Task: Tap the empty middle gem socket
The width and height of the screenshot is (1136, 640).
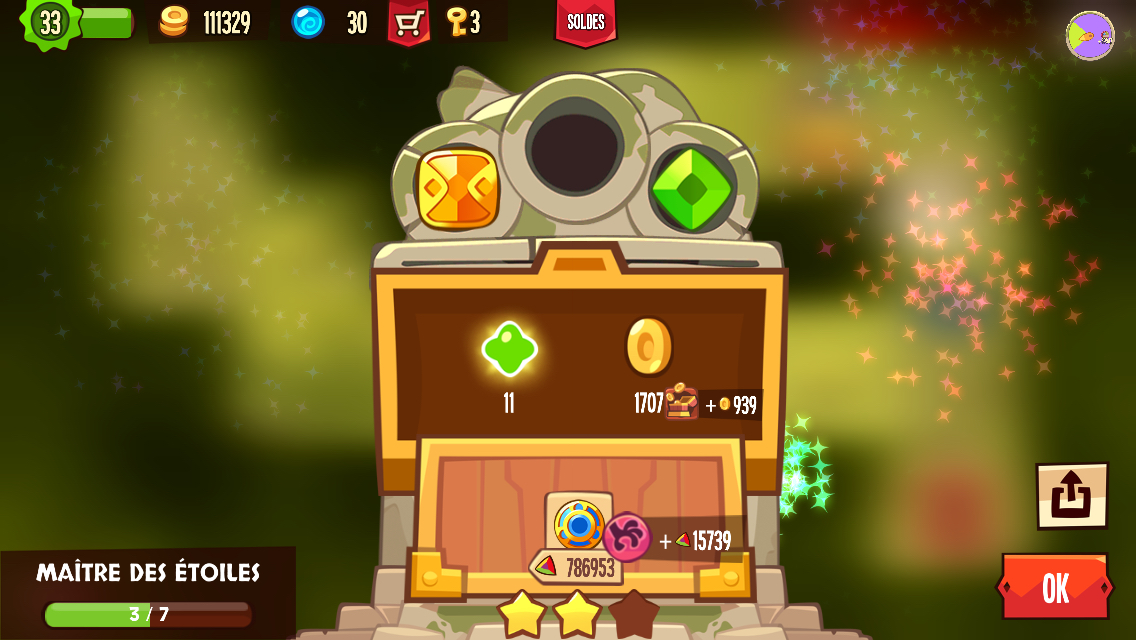Action: tap(574, 148)
